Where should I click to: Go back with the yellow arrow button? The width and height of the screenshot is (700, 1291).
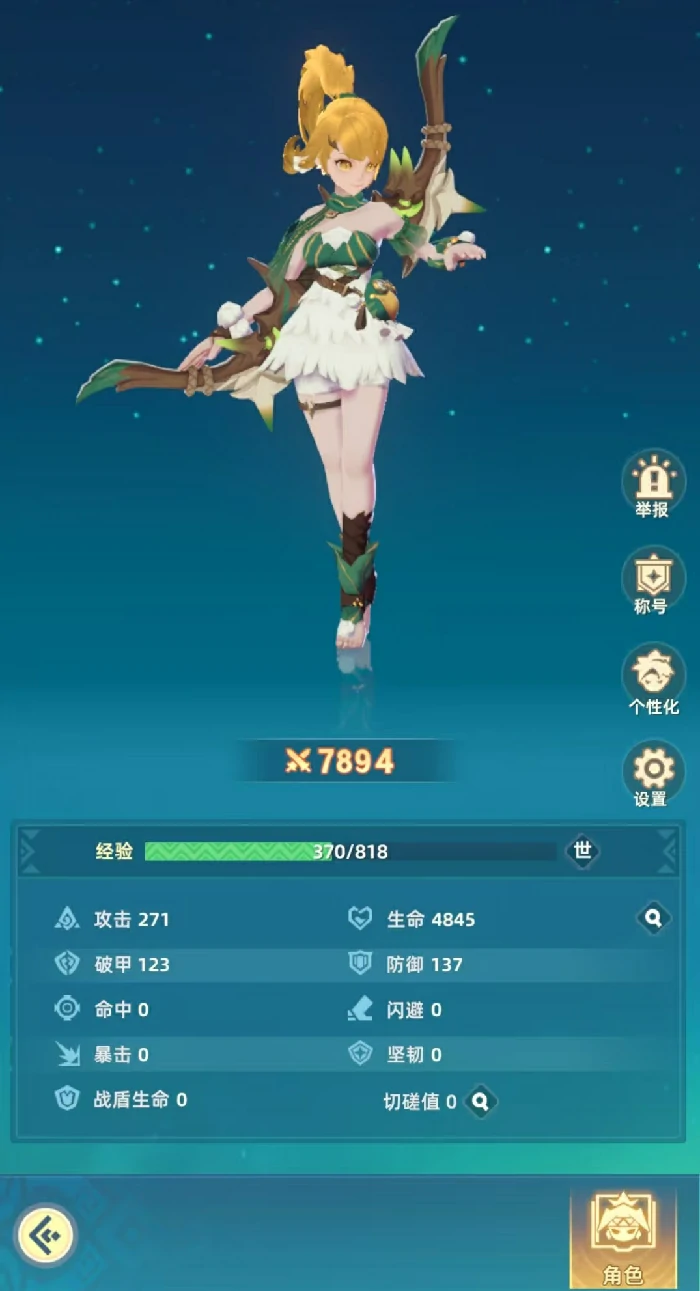(45, 1236)
